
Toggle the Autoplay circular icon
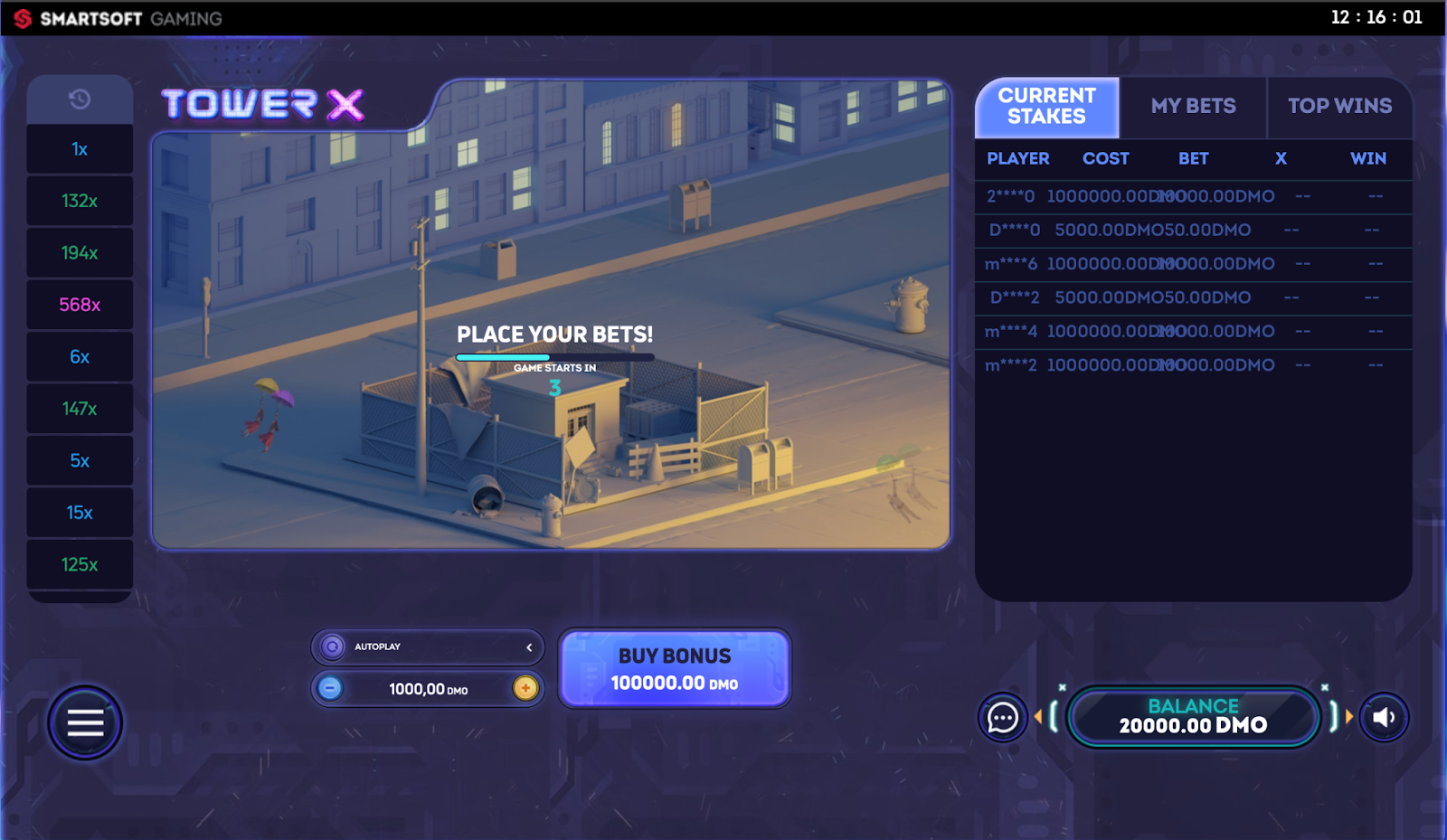(333, 647)
